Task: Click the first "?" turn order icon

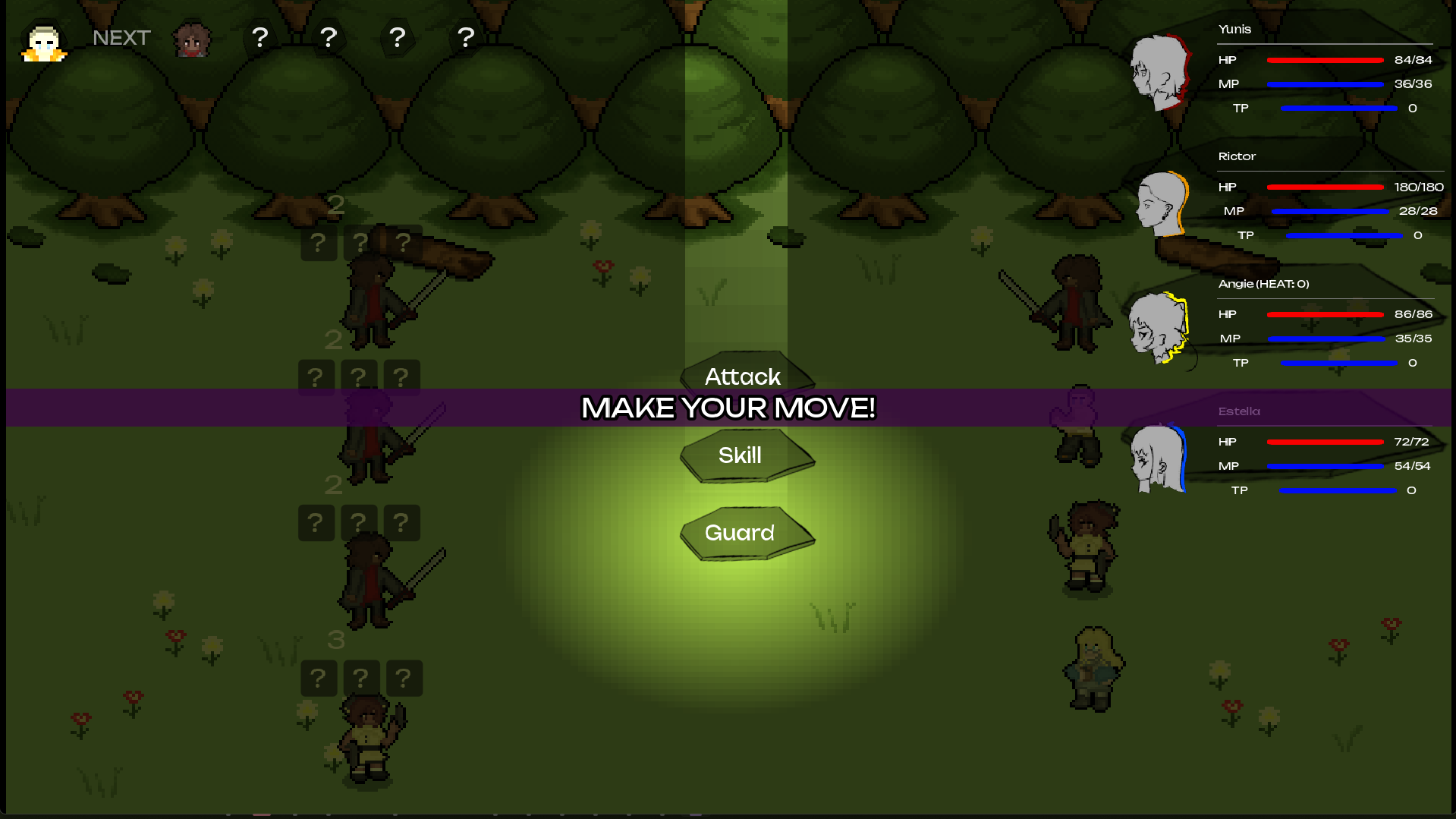Action: point(260,36)
